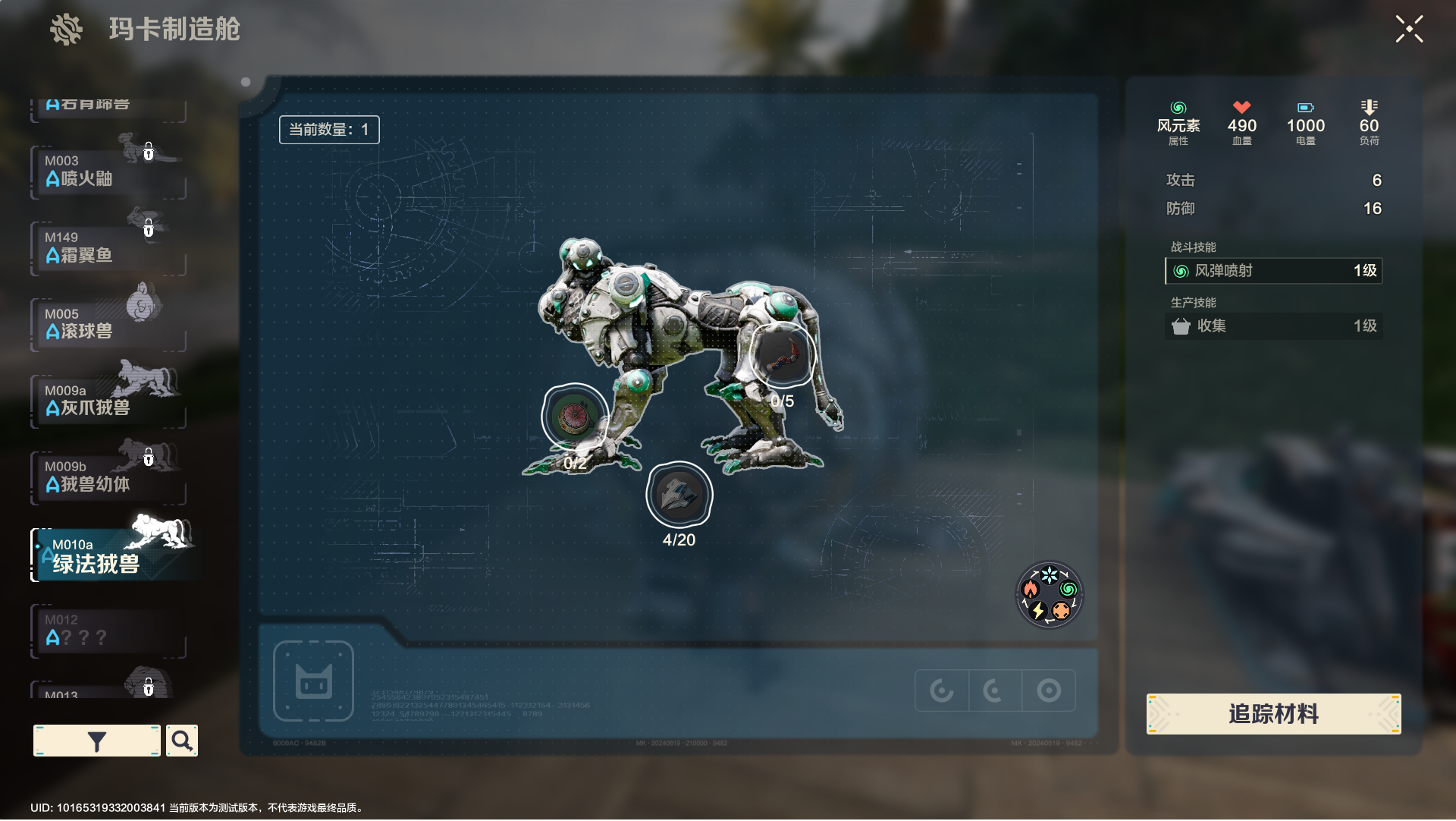Select M009b 狨兽幼体 entry

click(108, 477)
